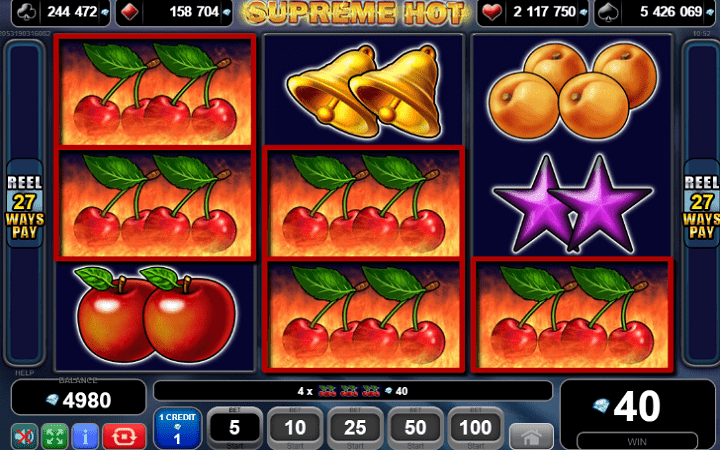Choose the 25 bet button
The height and width of the screenshot is (450, 720).
[x=355, y=427]
